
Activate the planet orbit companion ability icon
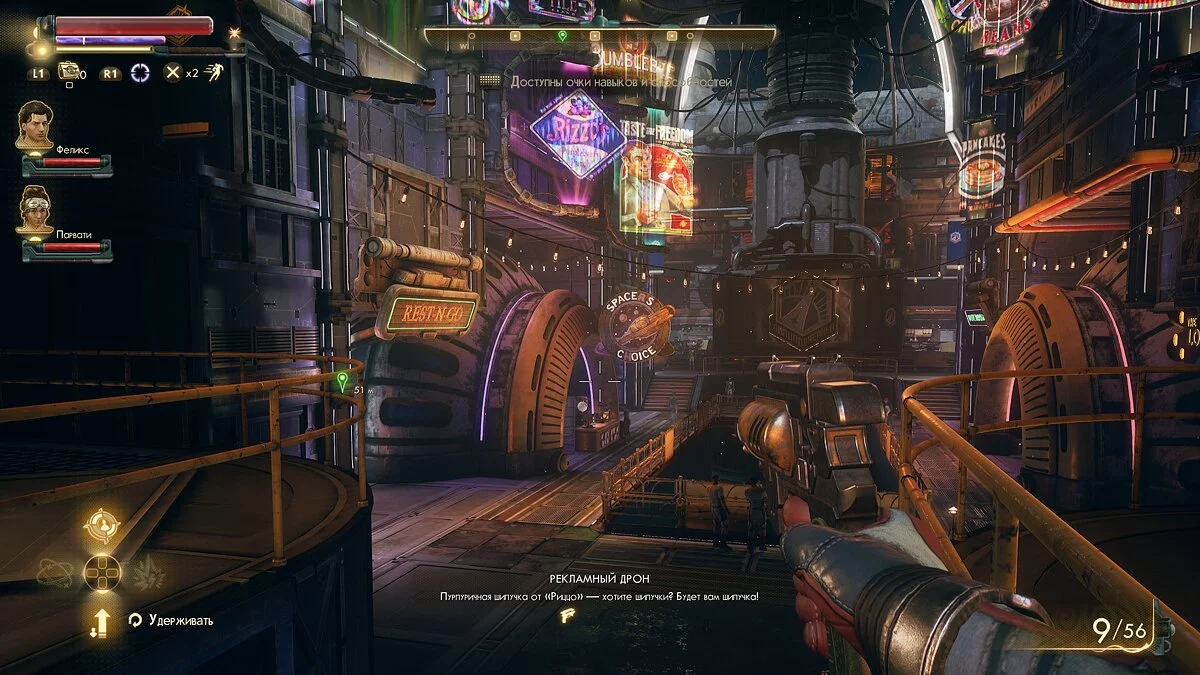(x=54, y=572)
